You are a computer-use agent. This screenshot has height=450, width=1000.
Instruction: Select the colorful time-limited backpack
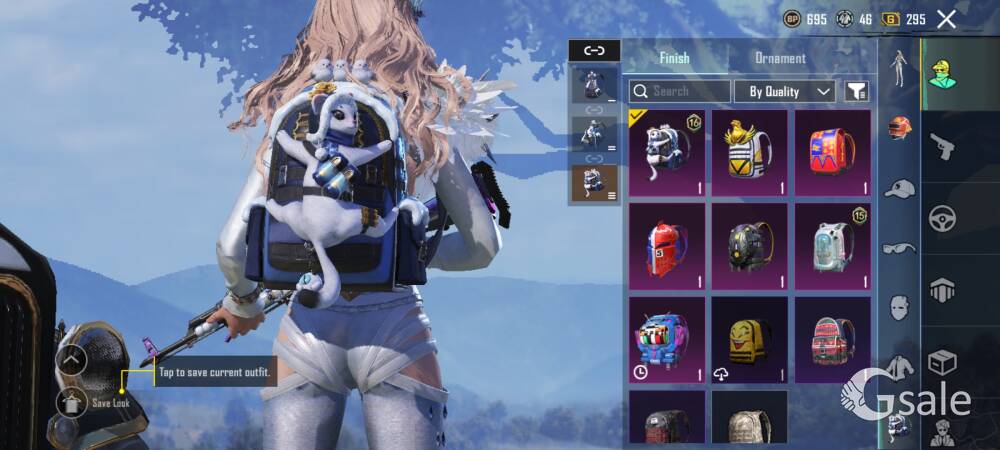[x=666, y=339]
